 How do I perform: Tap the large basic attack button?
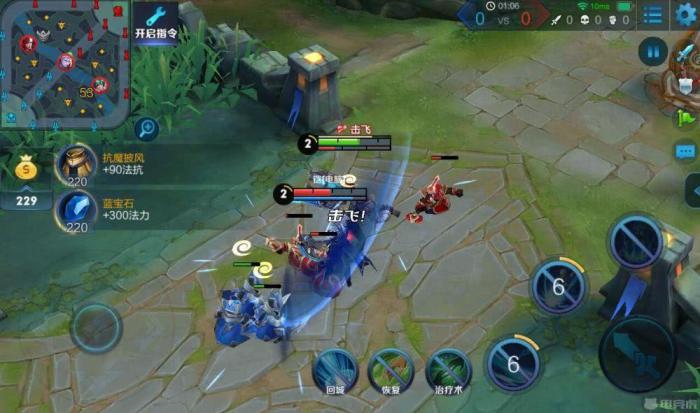click(637, 354)
